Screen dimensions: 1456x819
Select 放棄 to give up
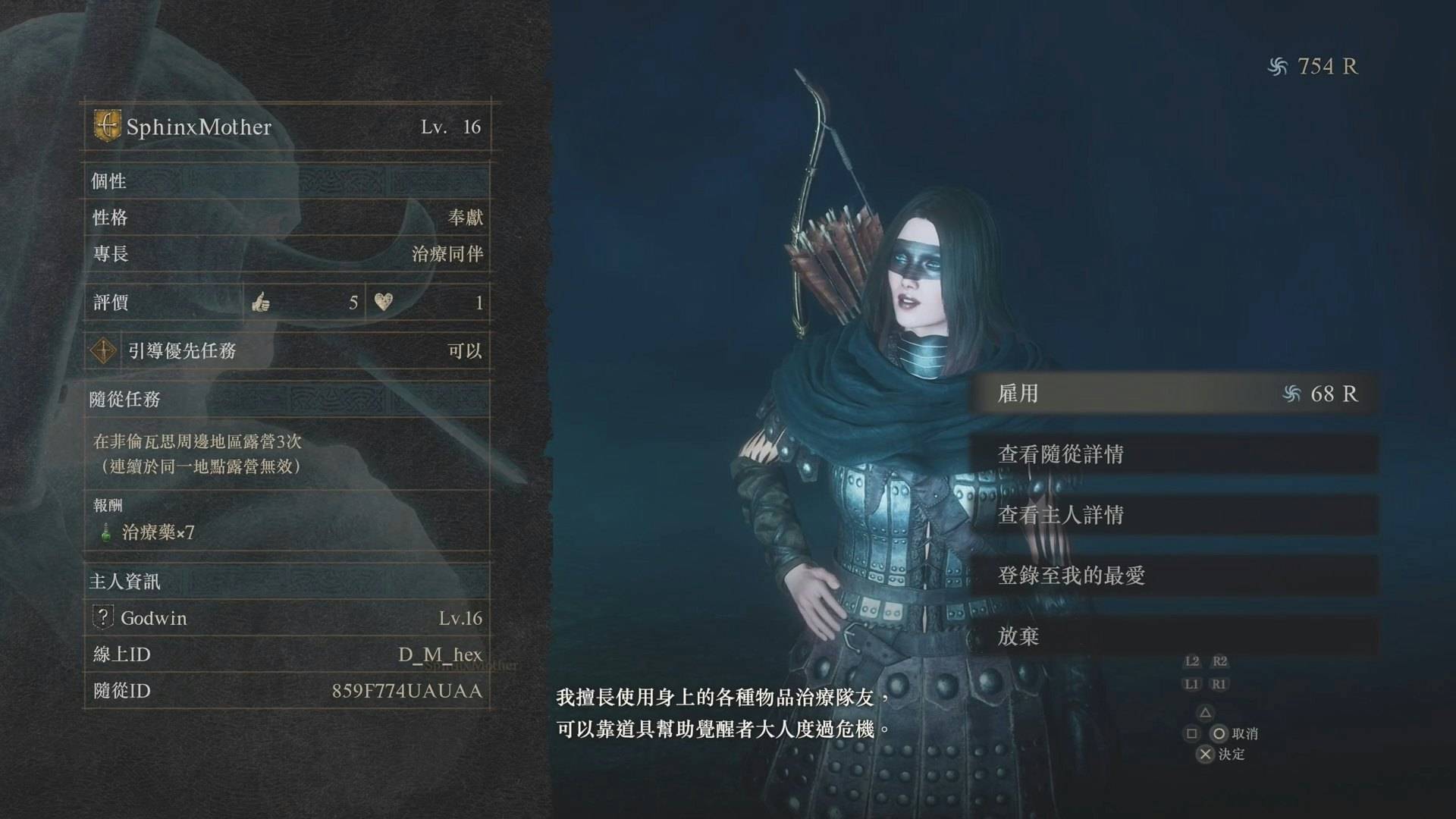(x=1174, y=636)
